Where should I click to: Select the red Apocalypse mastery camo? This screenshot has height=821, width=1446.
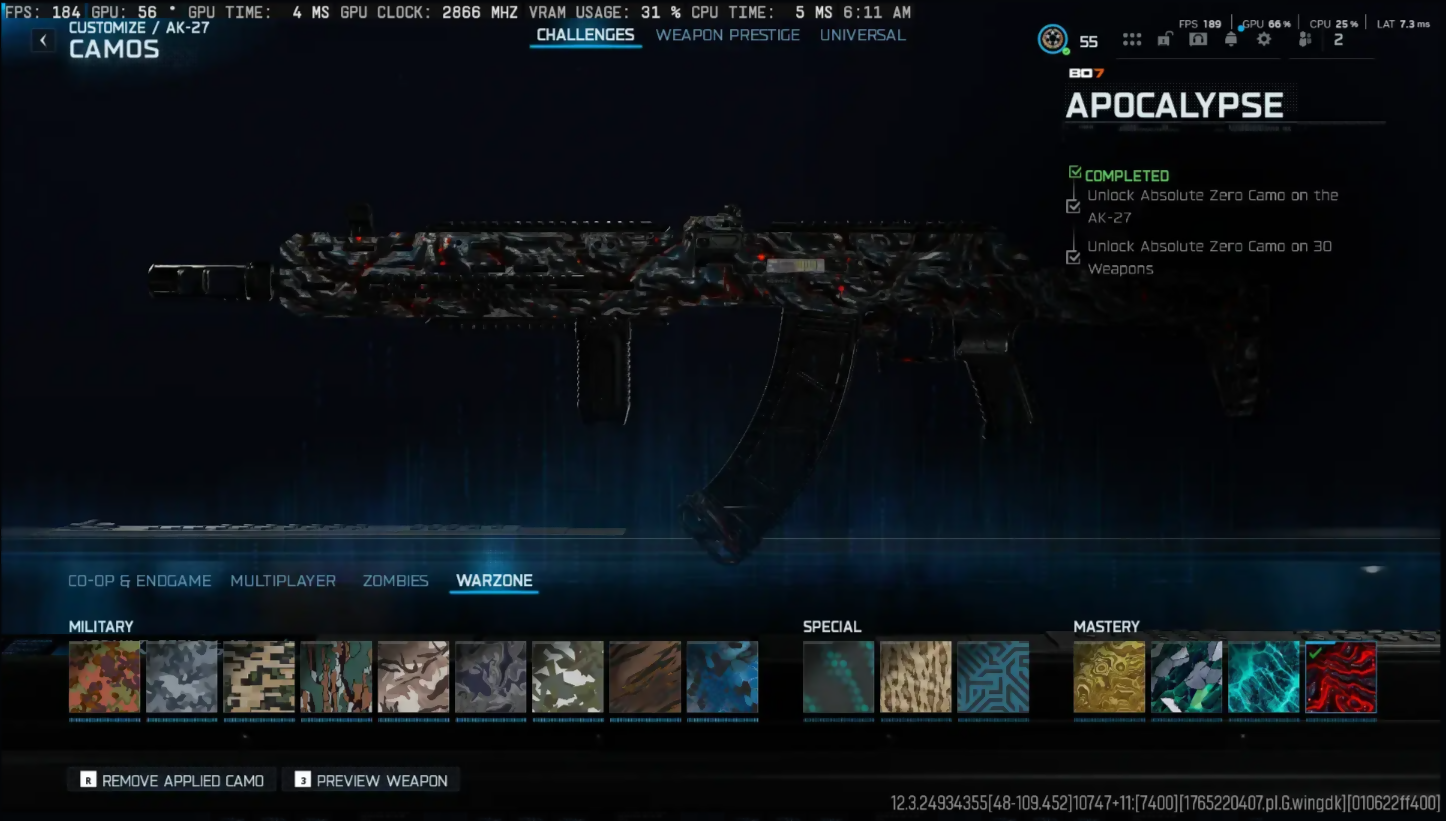(1340, 677)
